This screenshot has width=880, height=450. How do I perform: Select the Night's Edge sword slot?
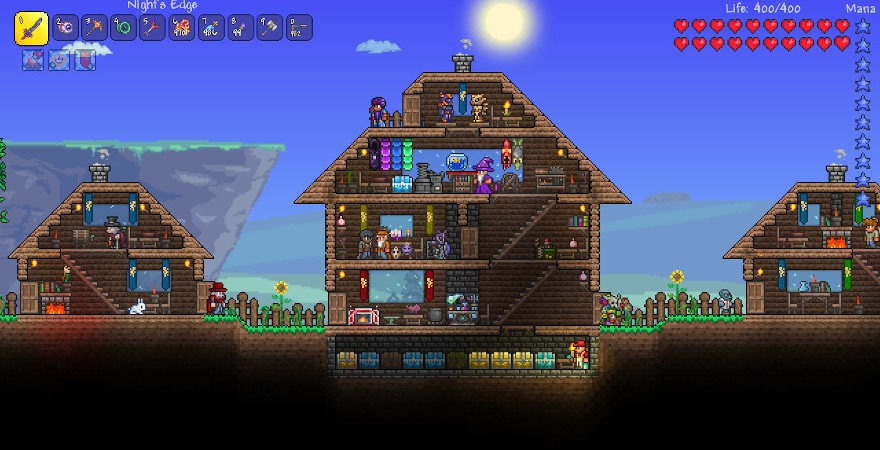click(31, 28)
